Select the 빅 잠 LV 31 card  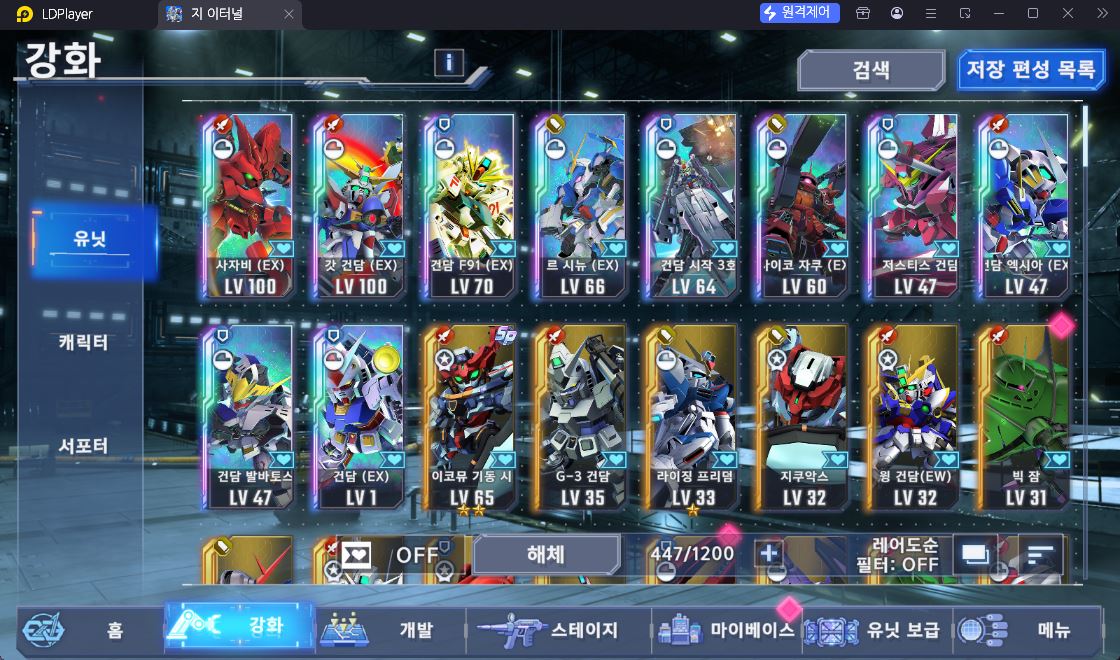(x=1022, y=416)
